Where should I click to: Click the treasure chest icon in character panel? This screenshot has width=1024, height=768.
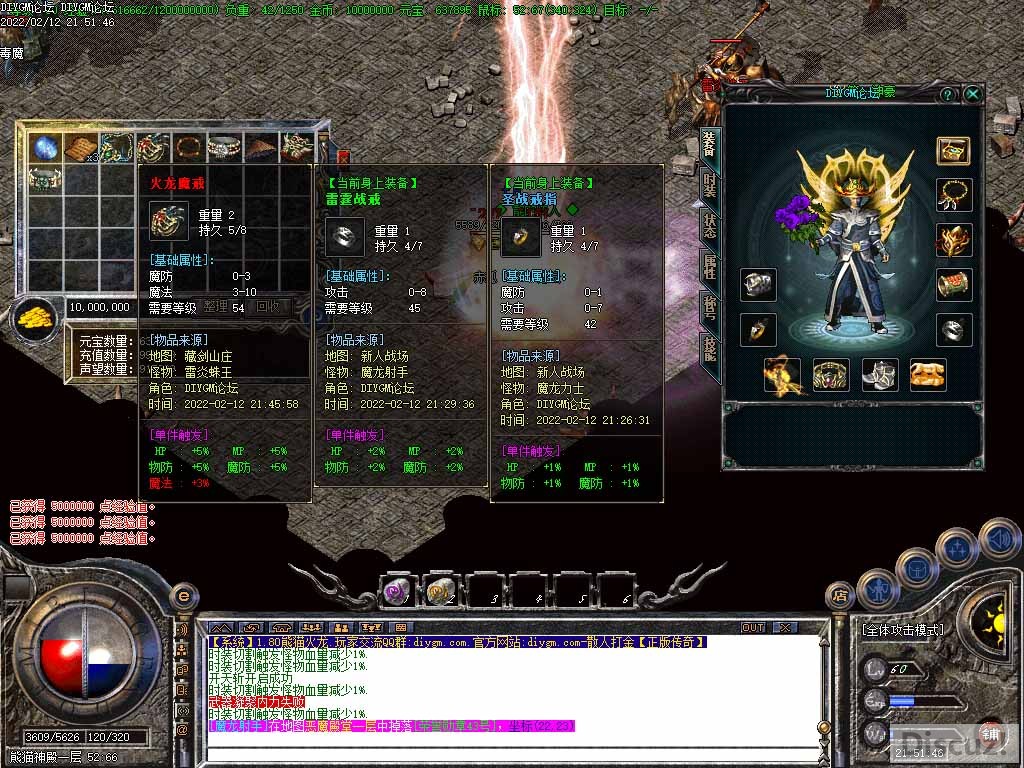953,150
